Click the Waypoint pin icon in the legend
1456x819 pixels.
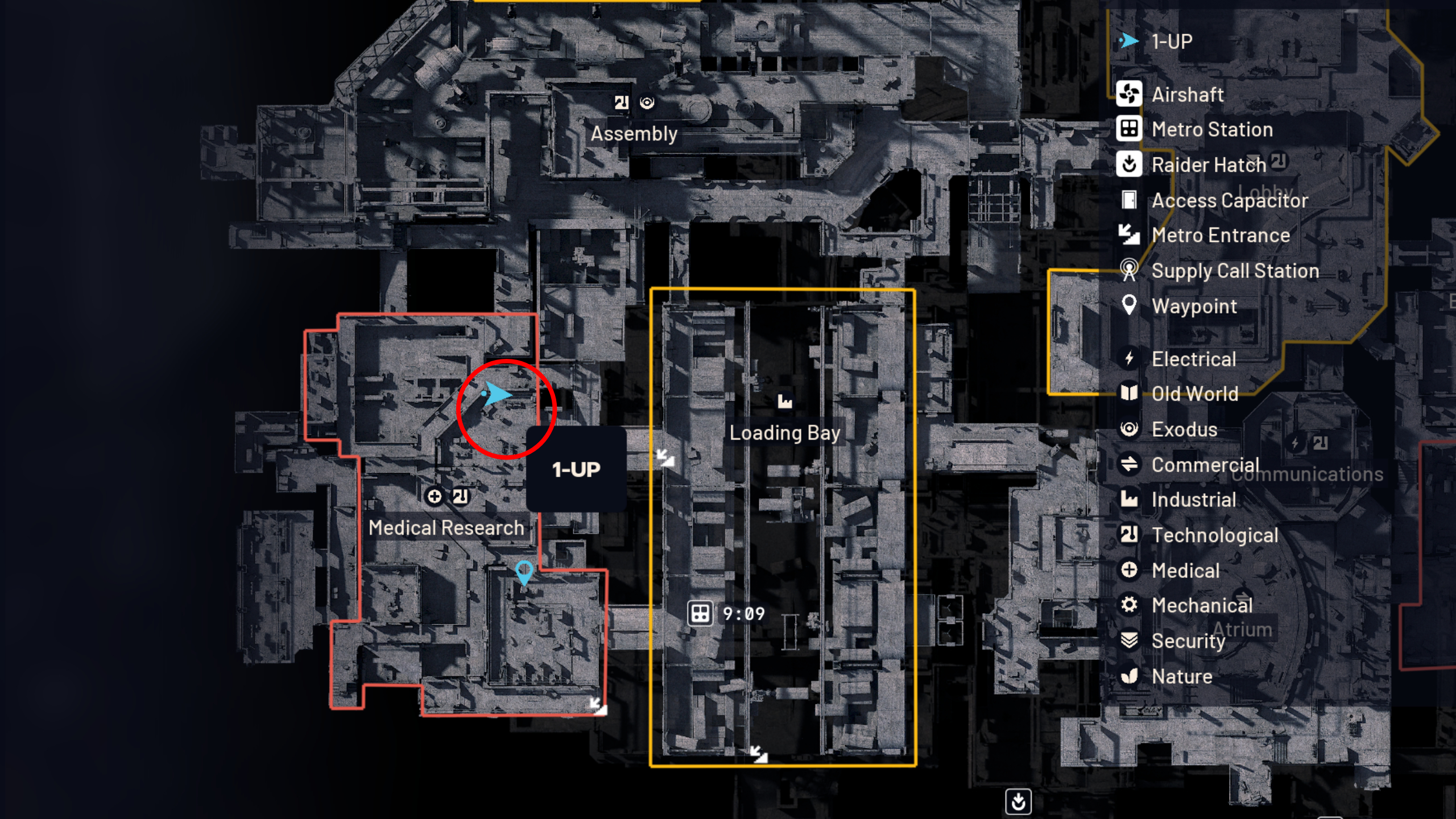point(1130,306)
